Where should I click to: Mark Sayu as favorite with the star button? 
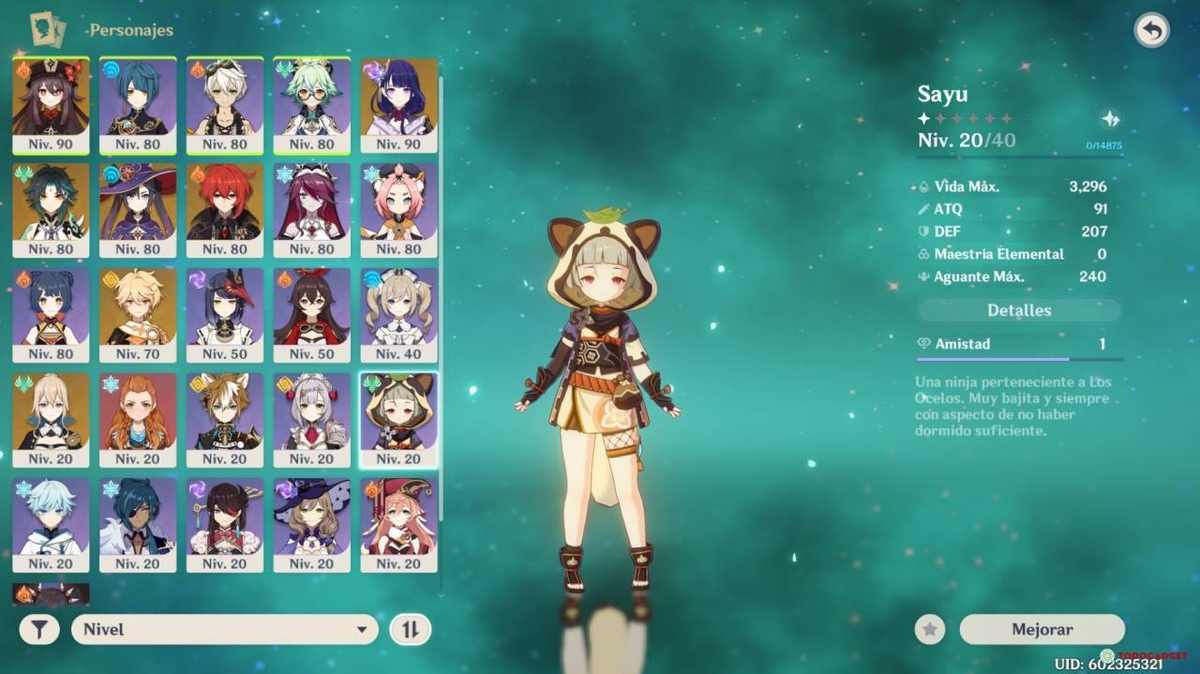930,630
